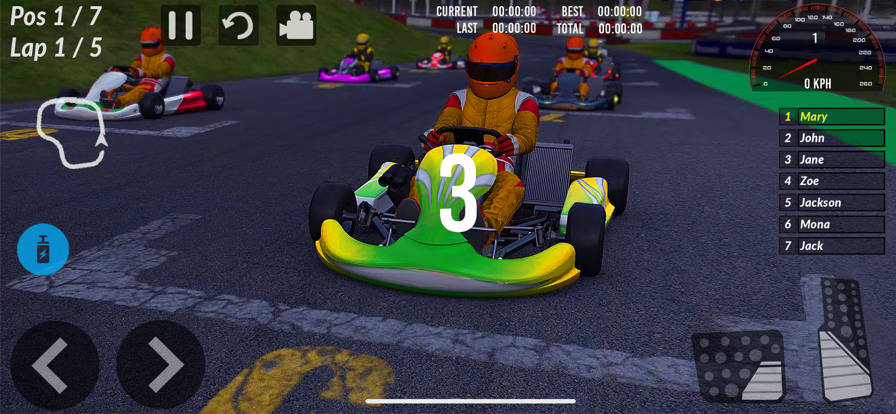
Task: Select Jackson in the standings list
Action: coord(832,203)
